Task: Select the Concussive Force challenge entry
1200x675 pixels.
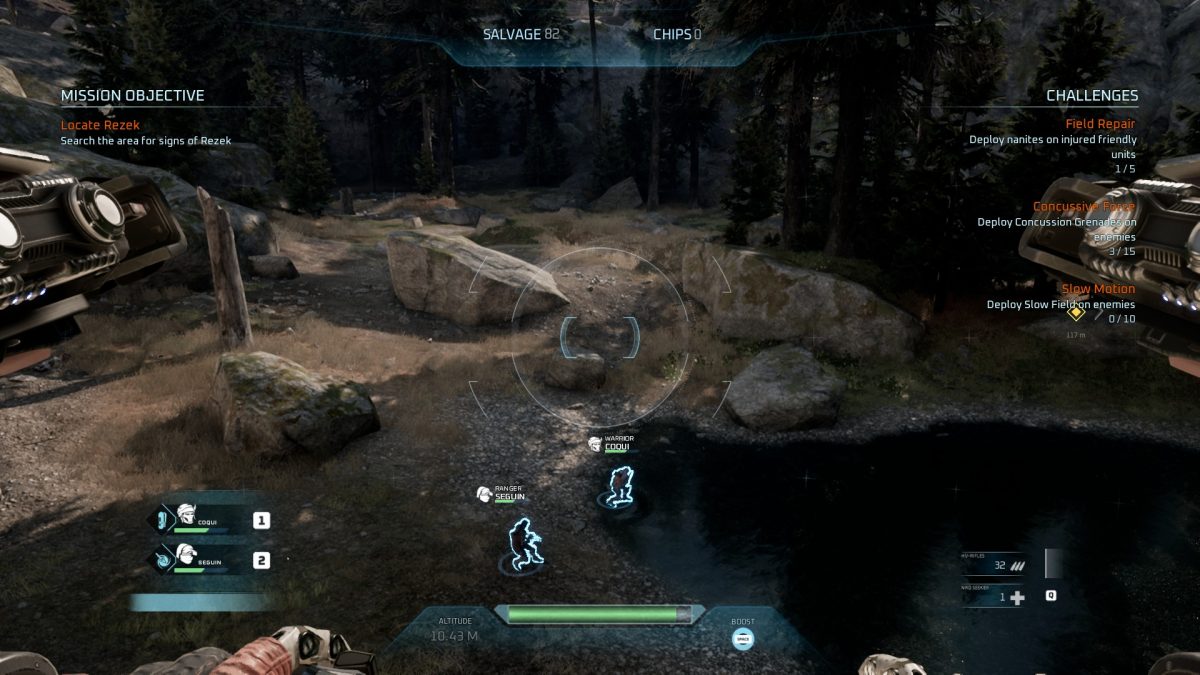Action: pyautogui.click(x=1084, y=207)
